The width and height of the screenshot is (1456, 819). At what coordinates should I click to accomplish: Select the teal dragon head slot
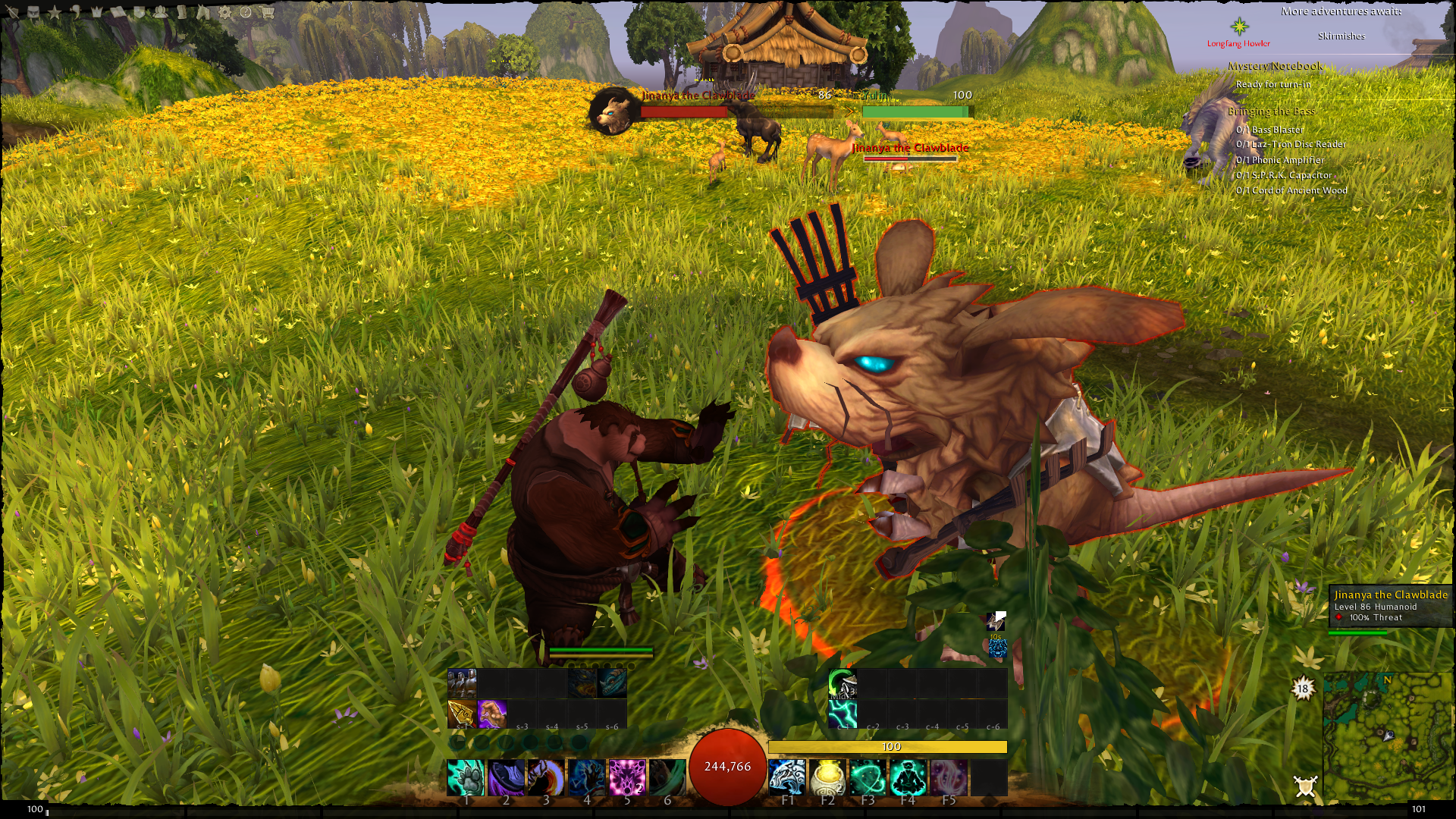click(612, 682)
